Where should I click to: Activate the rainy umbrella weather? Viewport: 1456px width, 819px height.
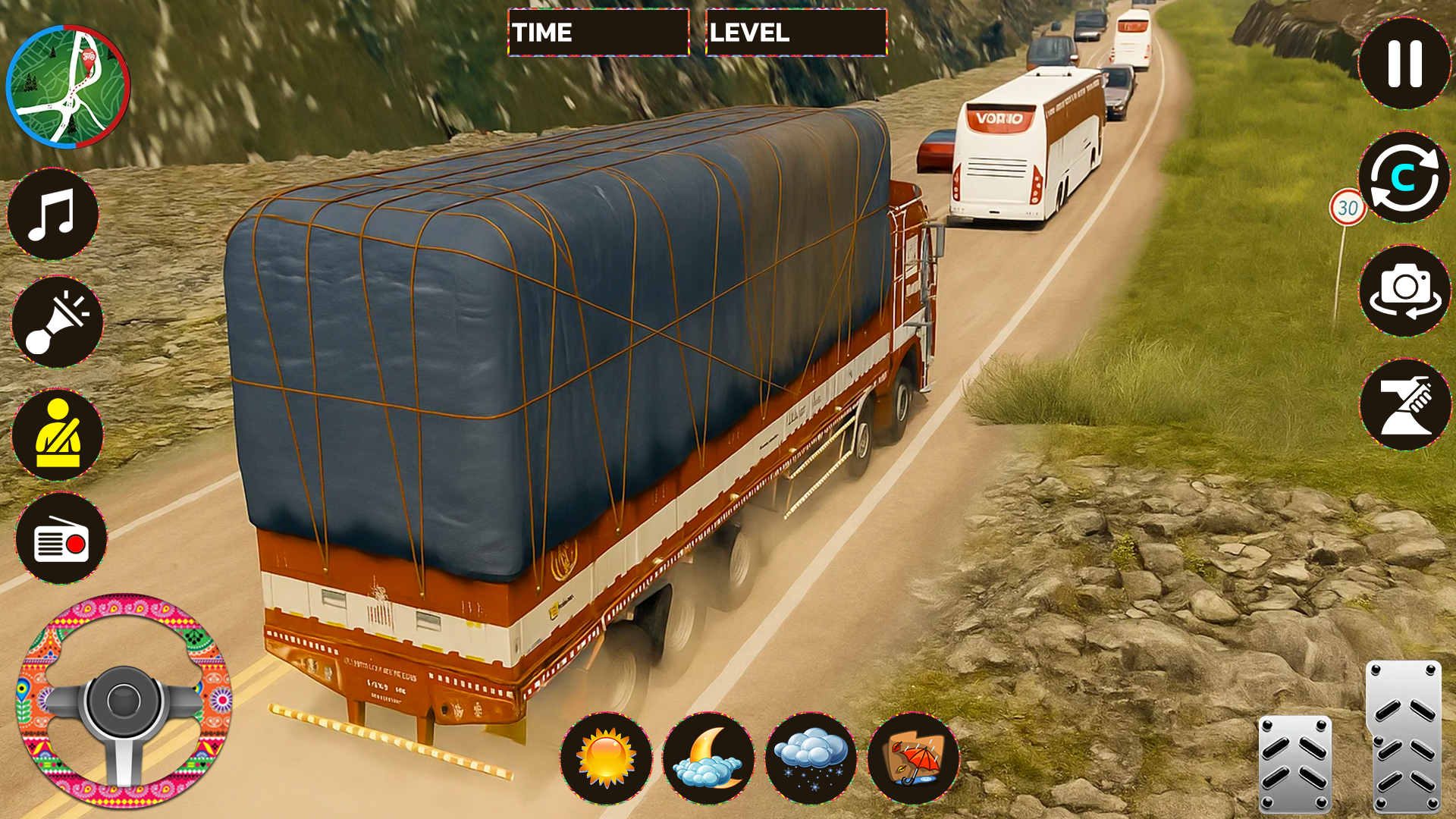tap(913, 758)
